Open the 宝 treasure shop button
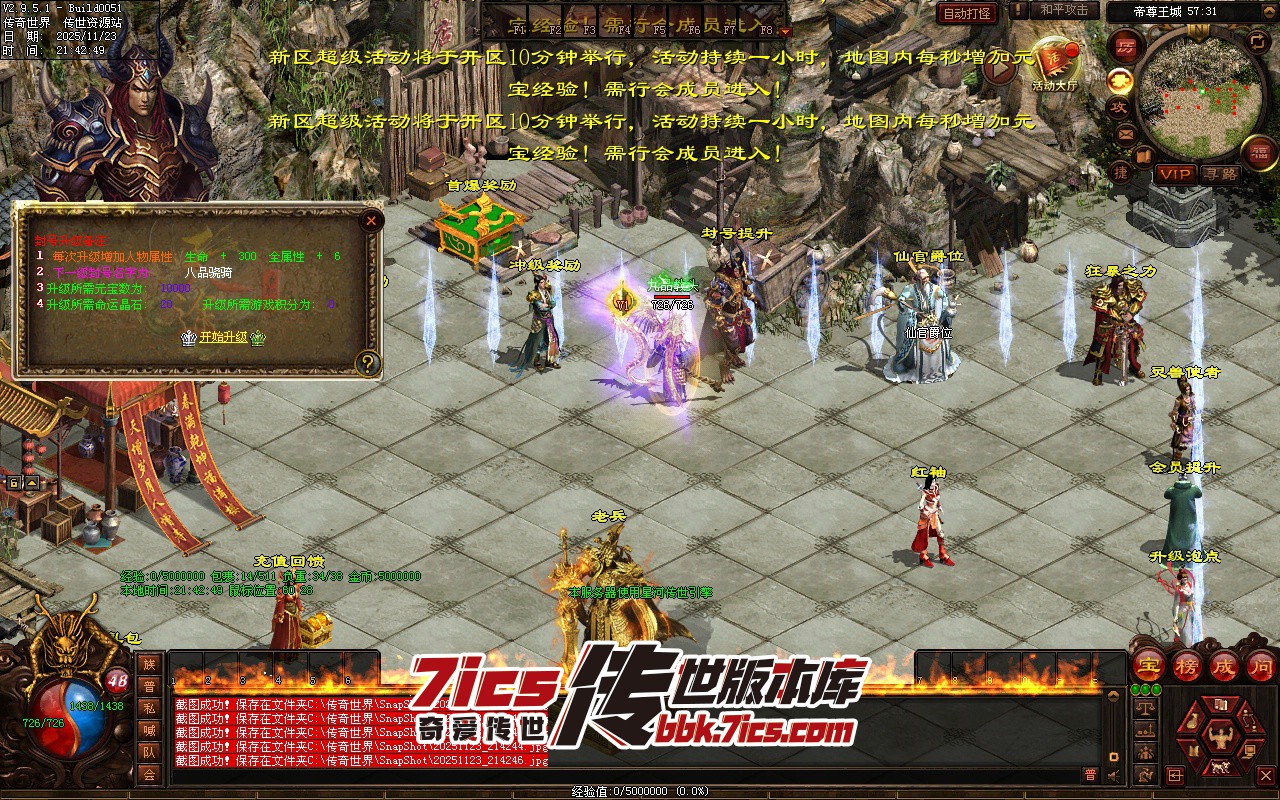 (x=1148, y=666)
